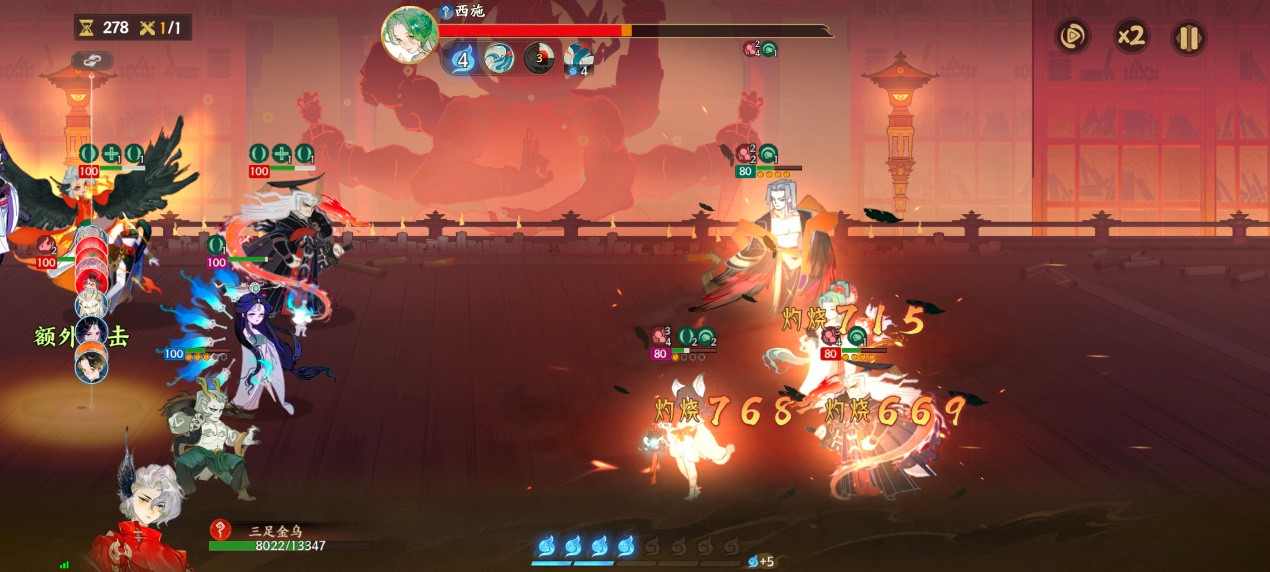Inspect the dark cooldown skill showing 3
The width and height of the screenshot is (1270, 572).
[x=539, y=59]
